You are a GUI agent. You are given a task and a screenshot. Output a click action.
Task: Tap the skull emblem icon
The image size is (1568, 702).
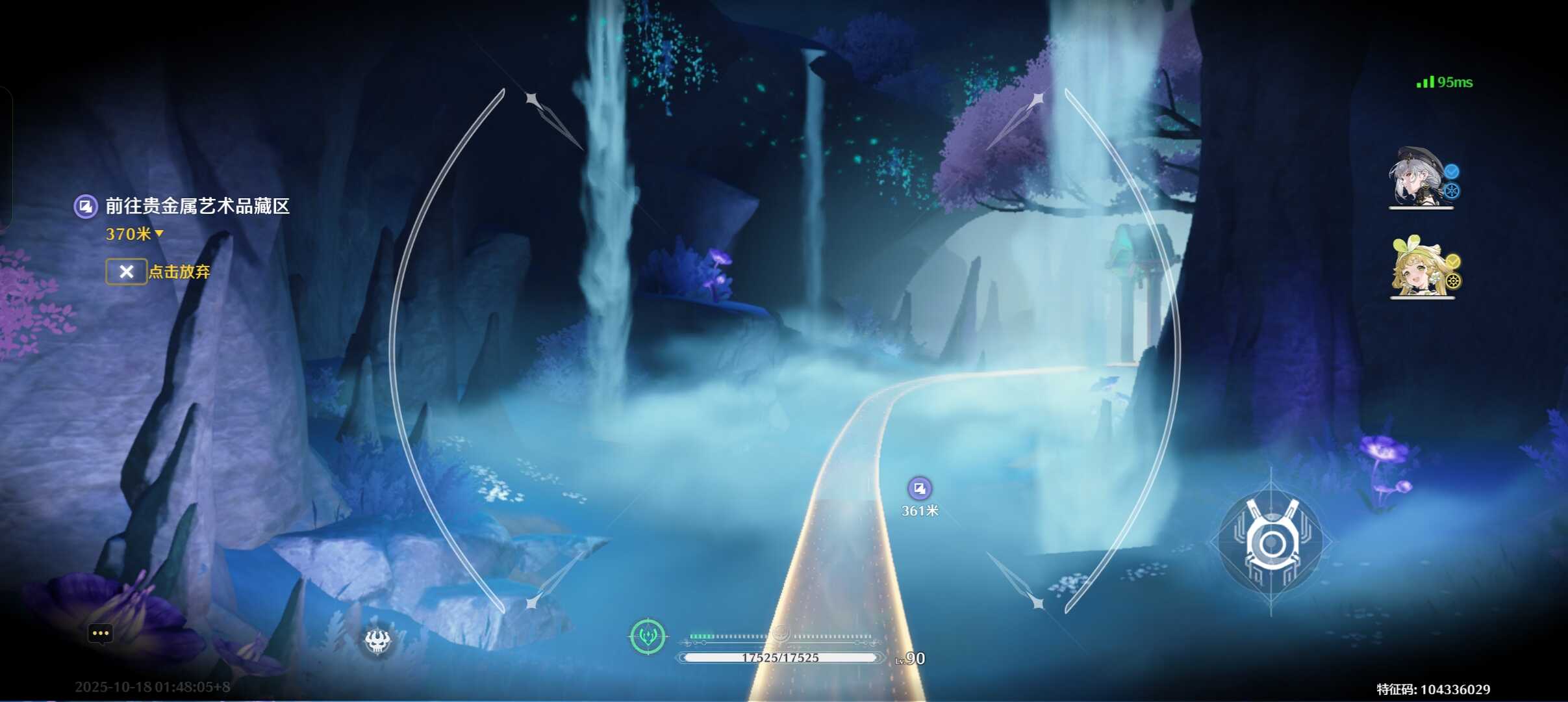[377, 642]
